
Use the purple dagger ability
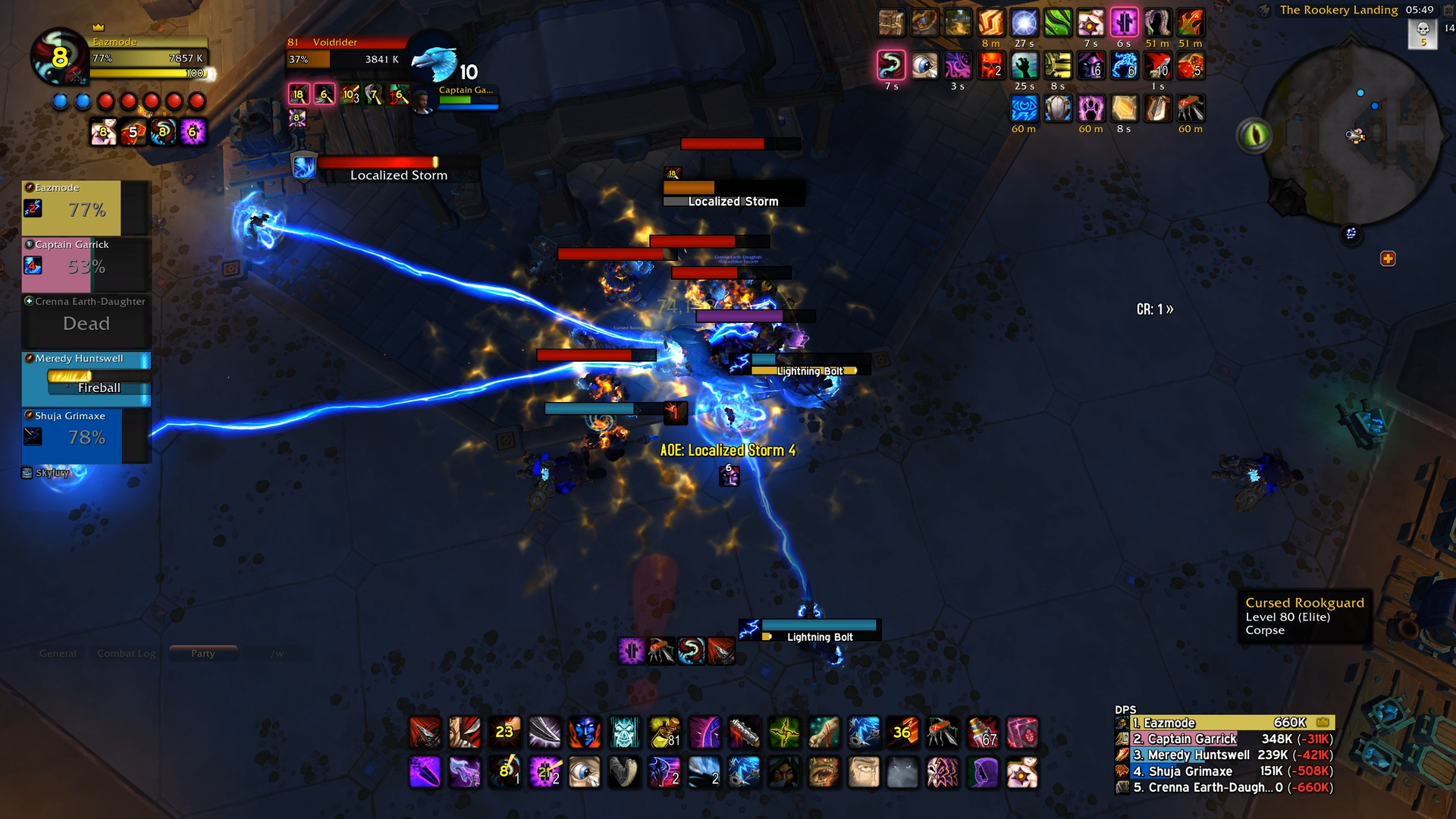pyautogui.click(x=425, y=772)
